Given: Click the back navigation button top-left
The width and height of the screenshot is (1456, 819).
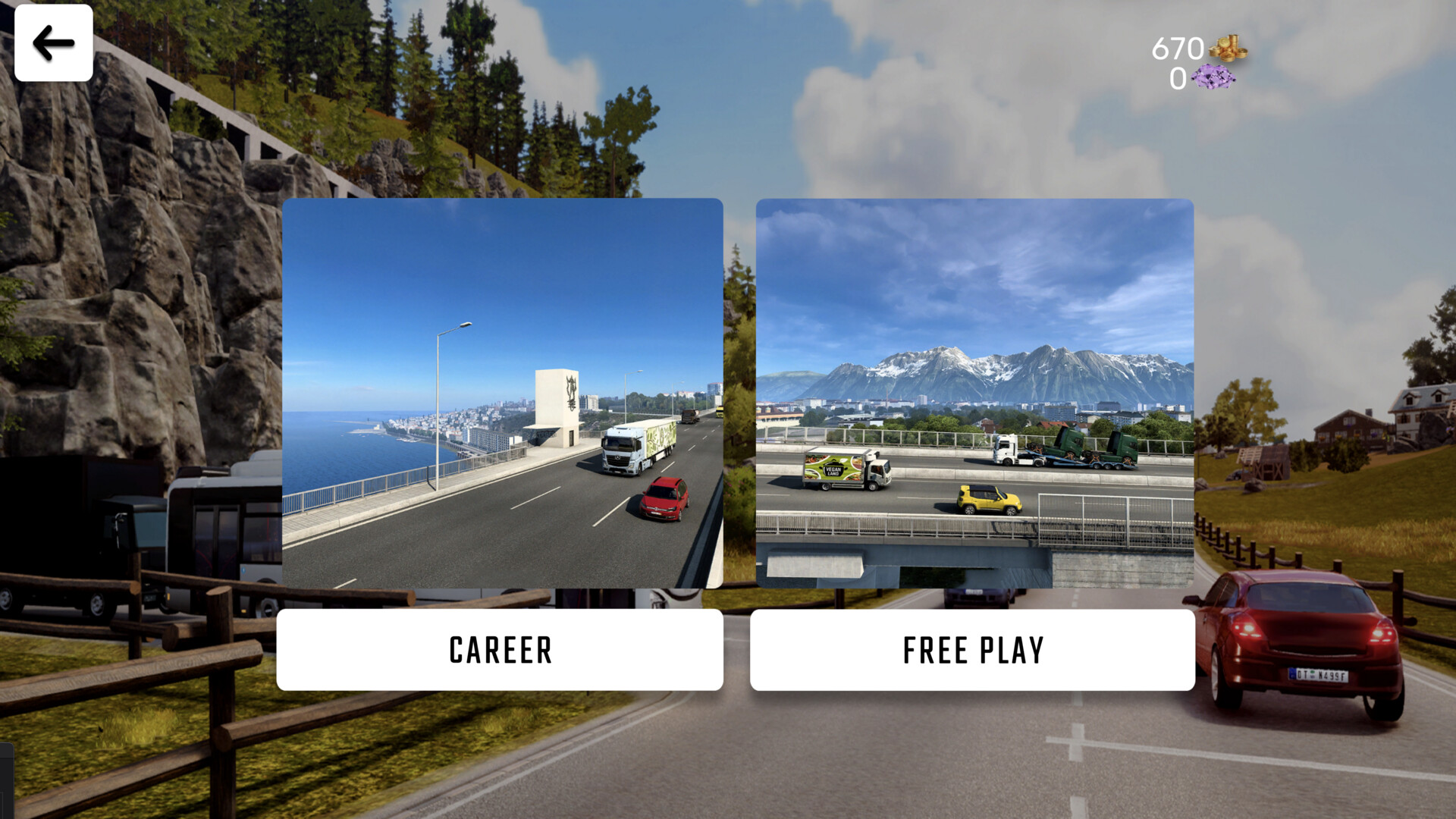Looking at the screenshot, I should (53, 43).
